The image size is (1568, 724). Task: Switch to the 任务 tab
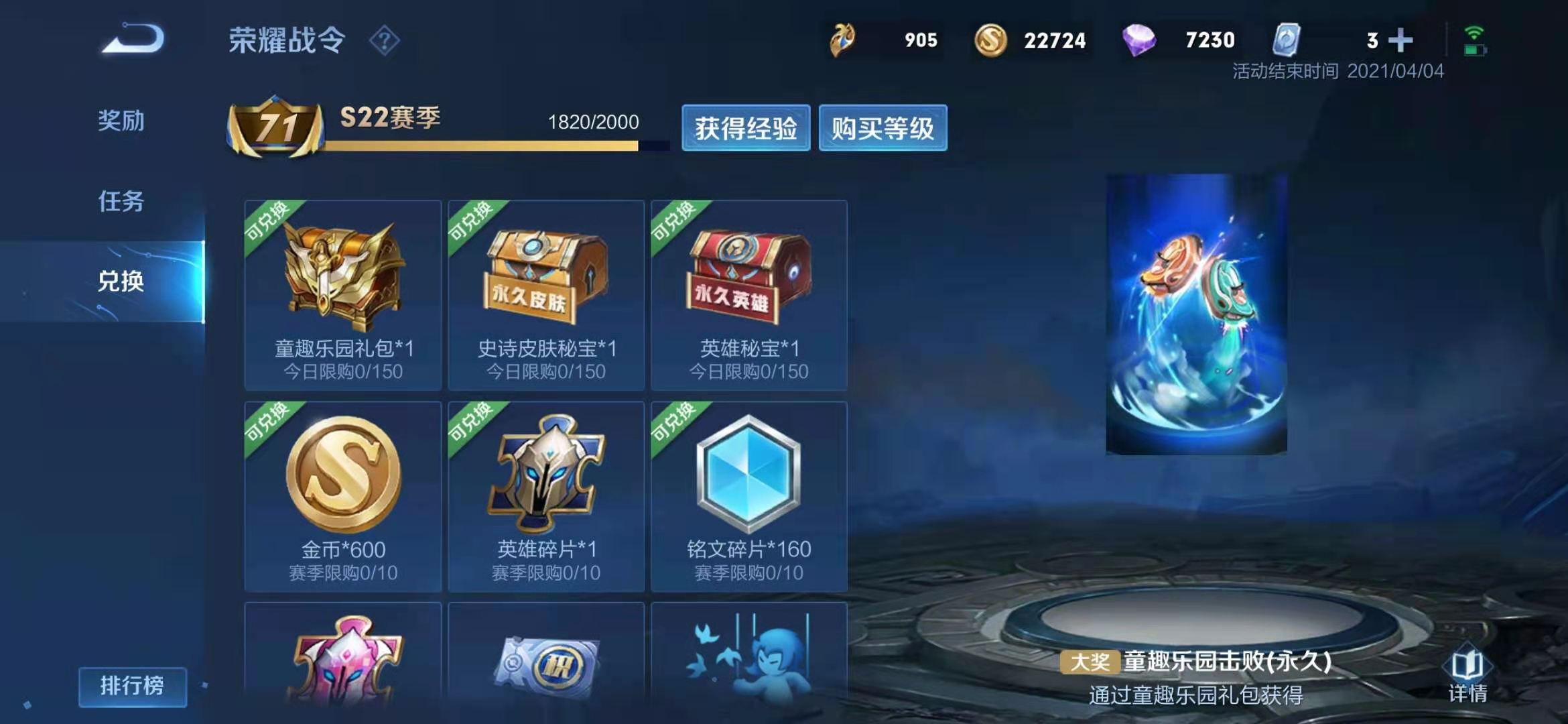(x=121, y=201)
